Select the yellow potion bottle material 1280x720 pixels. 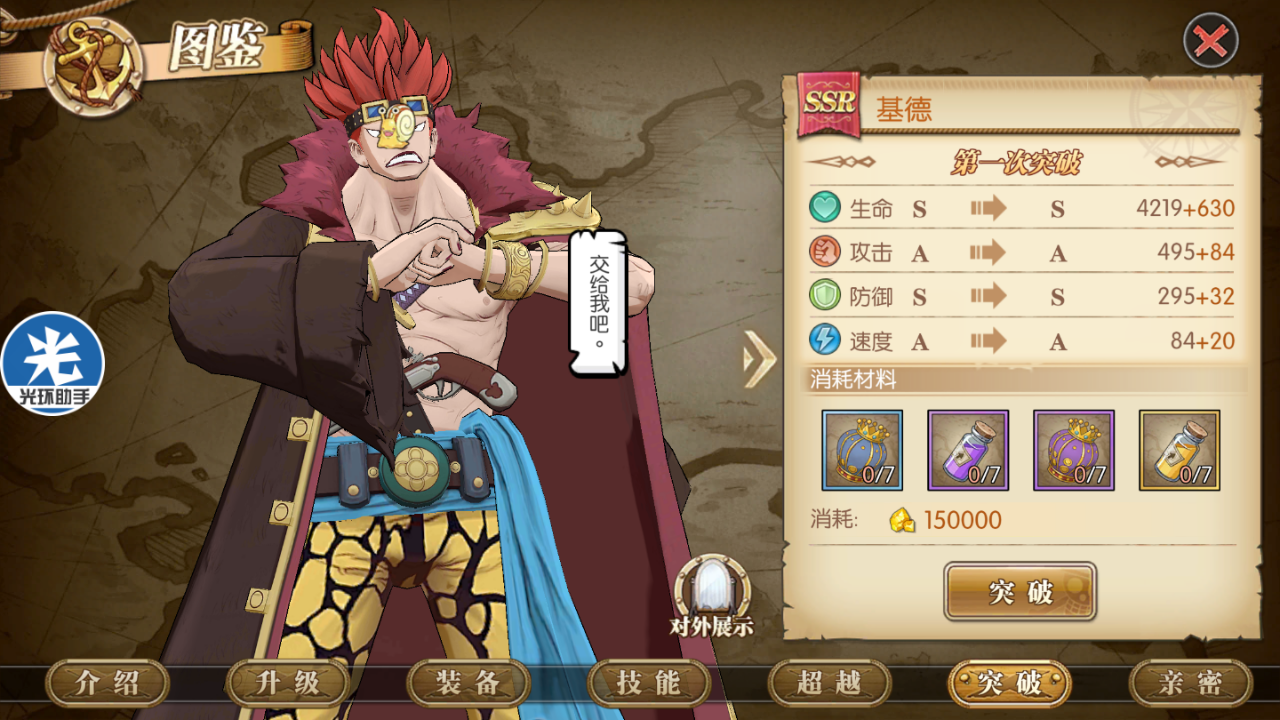tap(1179, 450)
